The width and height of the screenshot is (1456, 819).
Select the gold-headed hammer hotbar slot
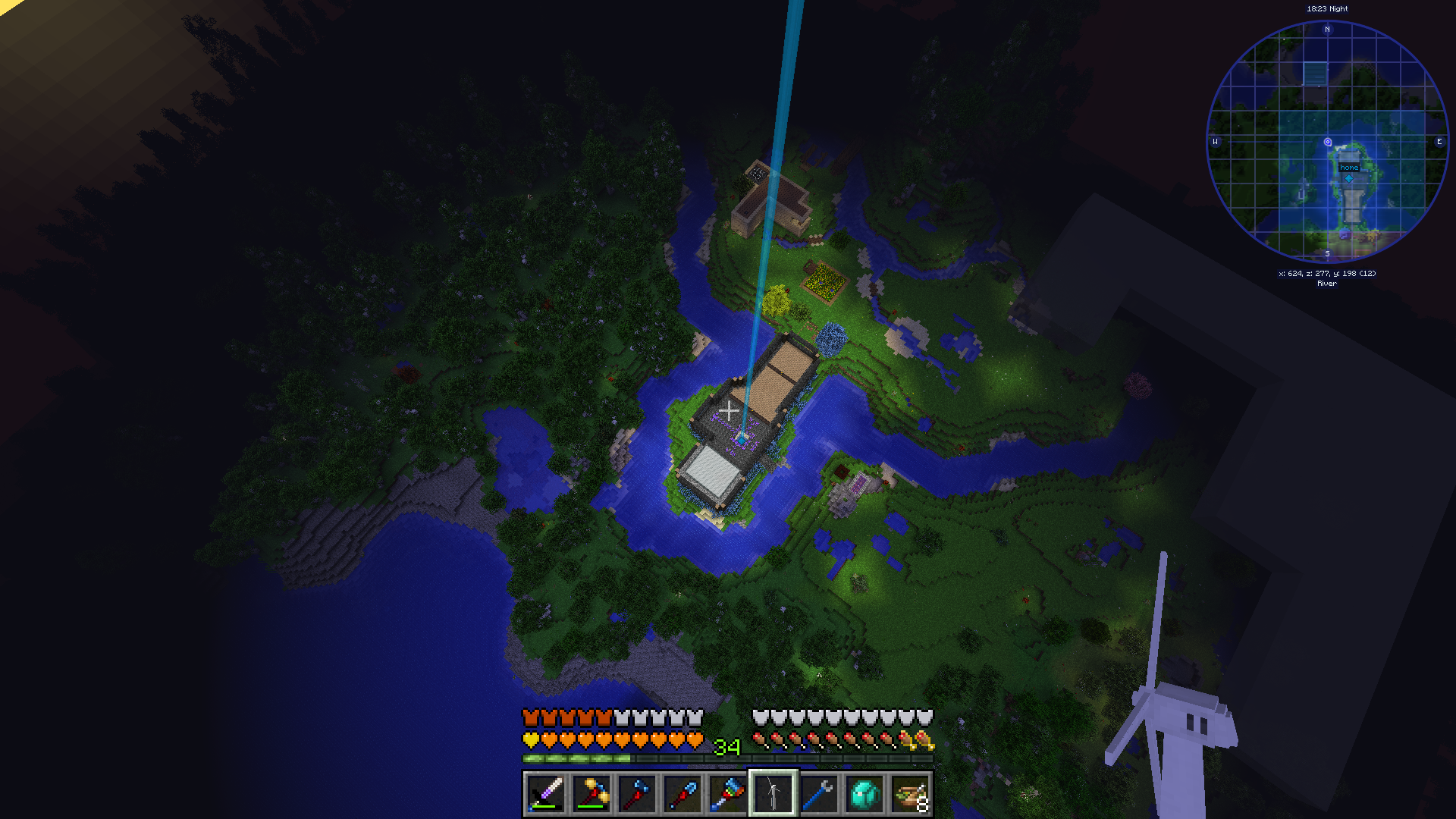click(591, 794)
